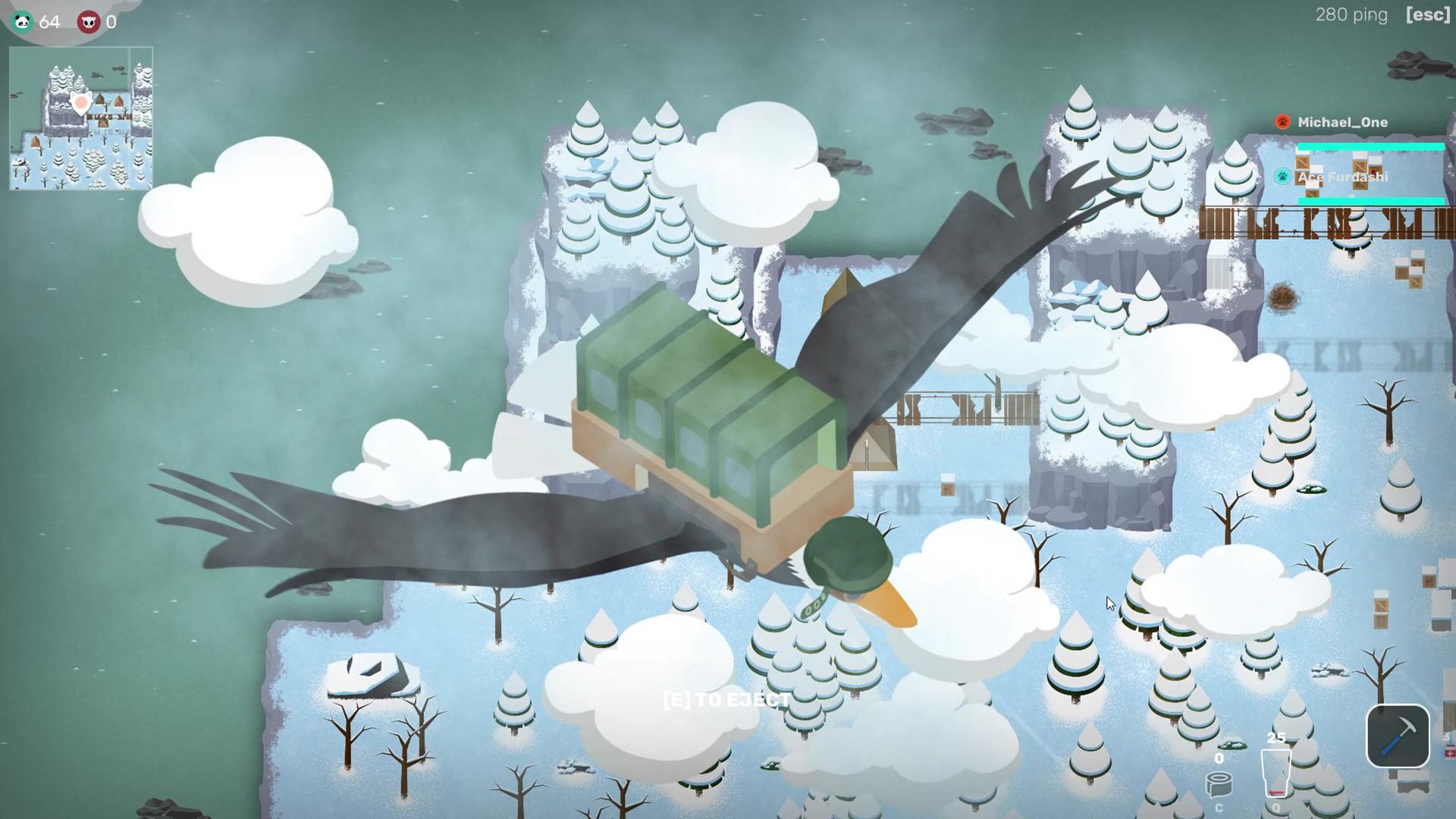The image size is (1456, 819).
Task: Select Michael_One's player name
Action: (x=1343, y=122)
